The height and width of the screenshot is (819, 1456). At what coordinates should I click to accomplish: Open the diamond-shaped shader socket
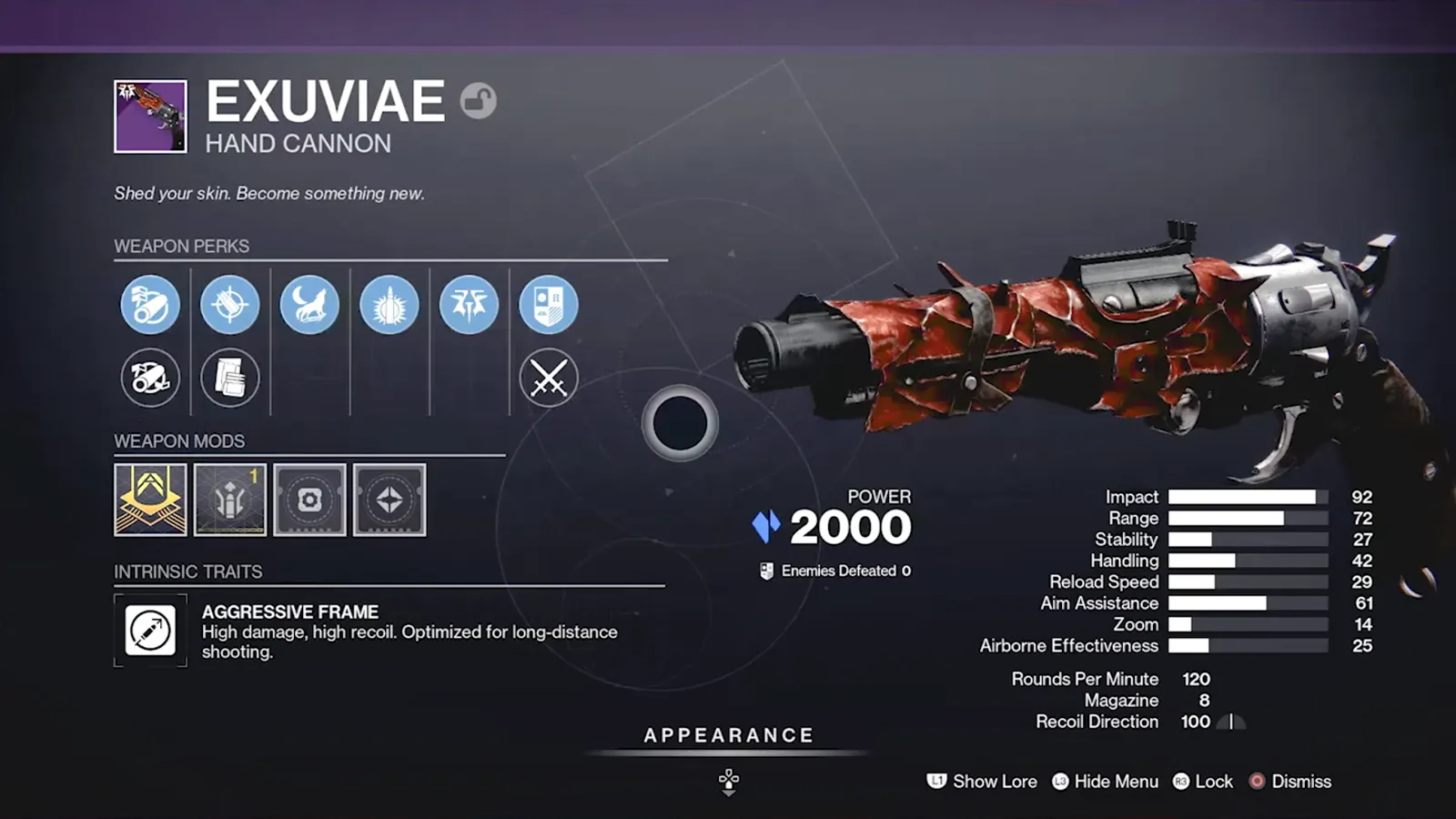point(389,499)
